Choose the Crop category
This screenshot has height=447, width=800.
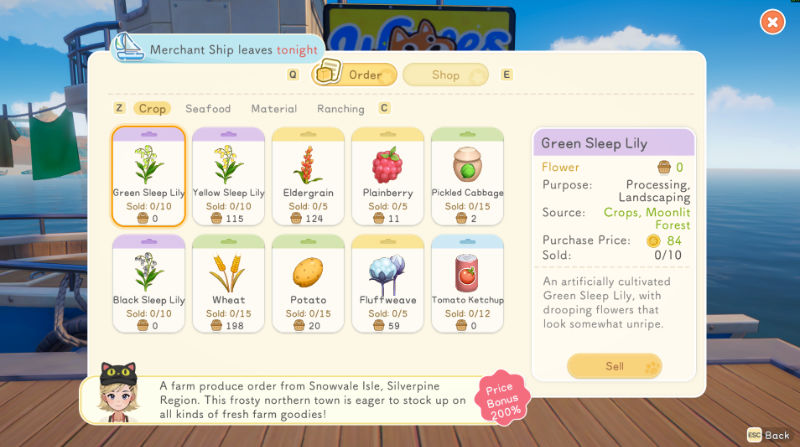pyautogui.click(x=152, y=109)
